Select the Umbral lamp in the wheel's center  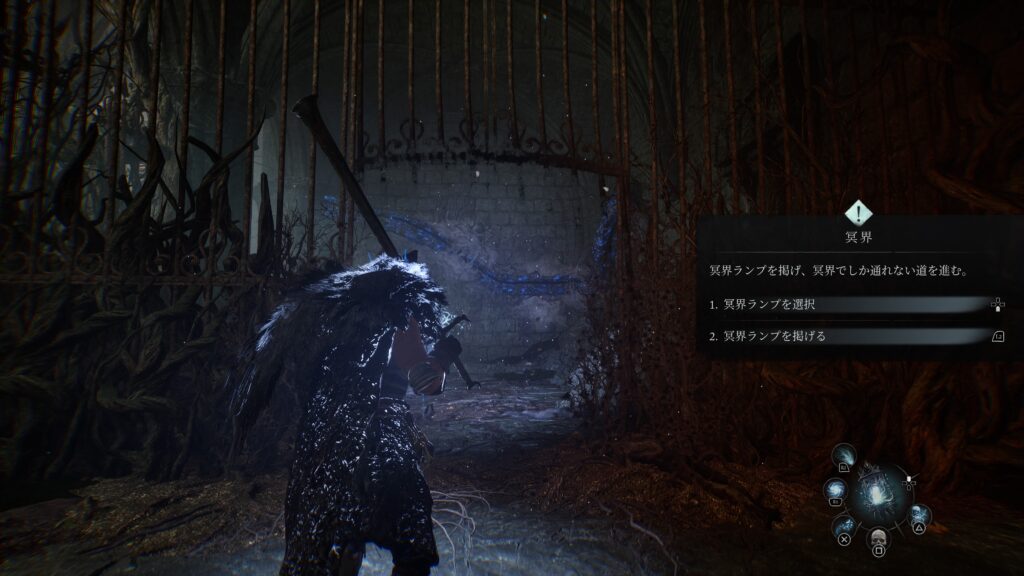point(877,495)
